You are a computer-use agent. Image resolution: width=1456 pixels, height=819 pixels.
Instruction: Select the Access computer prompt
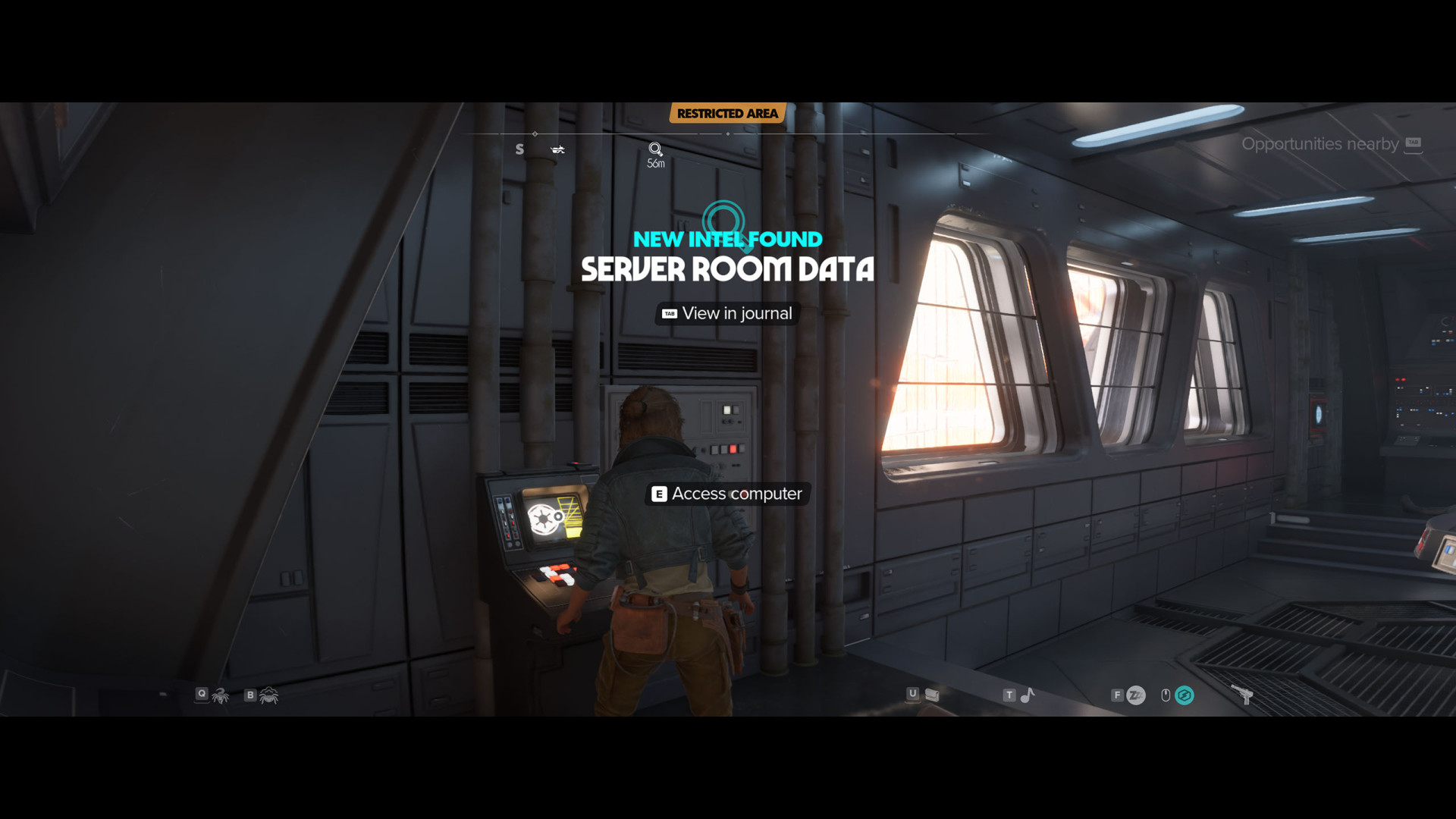tap(727, 494)
